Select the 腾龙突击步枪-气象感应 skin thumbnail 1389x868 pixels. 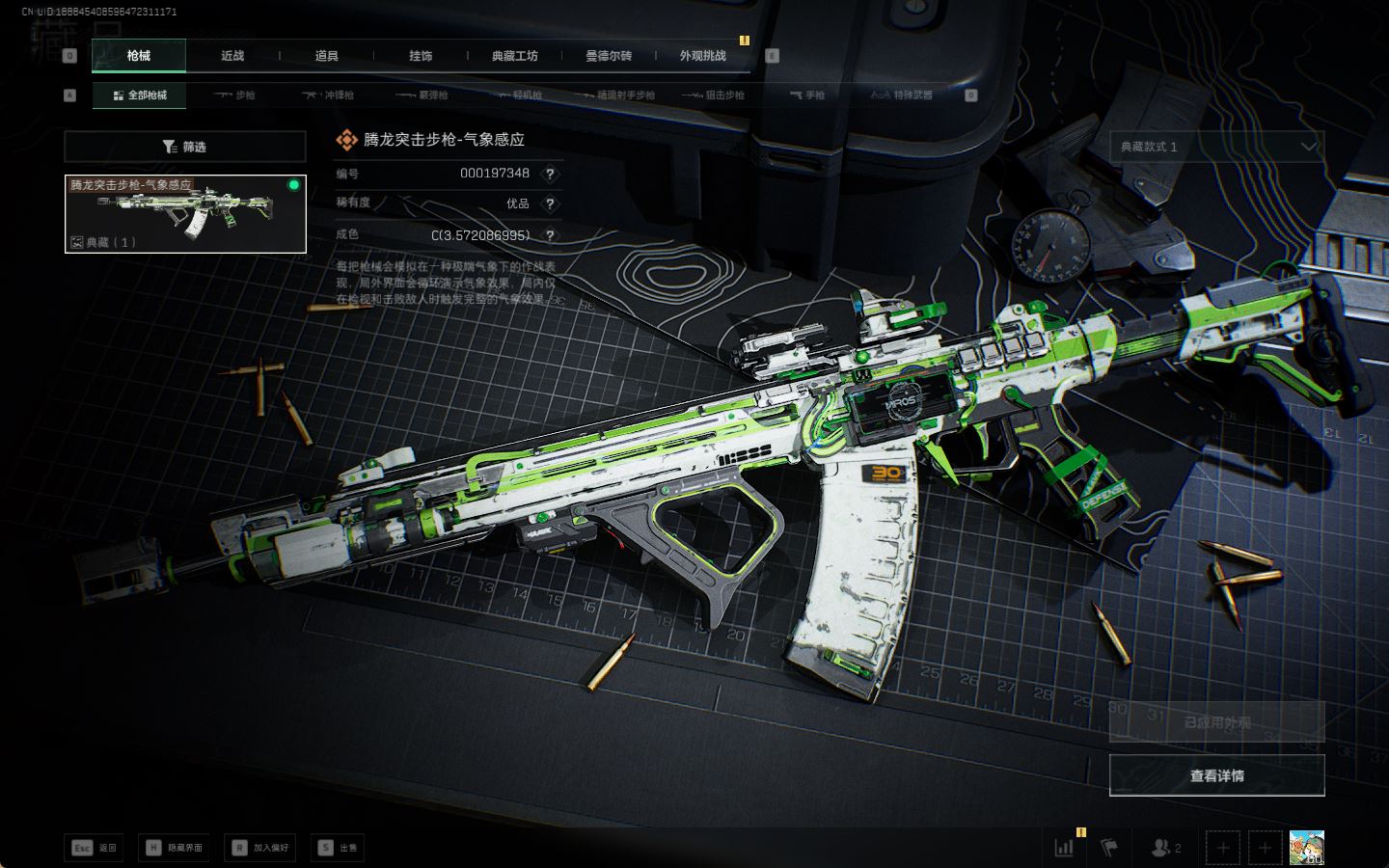(185, 214)
